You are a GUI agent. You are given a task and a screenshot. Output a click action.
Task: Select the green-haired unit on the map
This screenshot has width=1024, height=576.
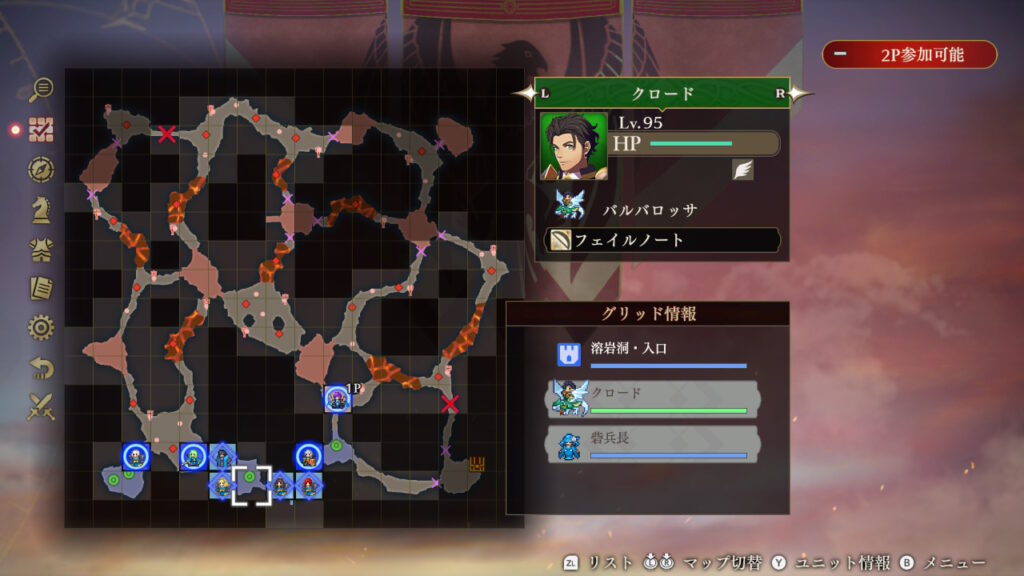(x=192, y=456)
